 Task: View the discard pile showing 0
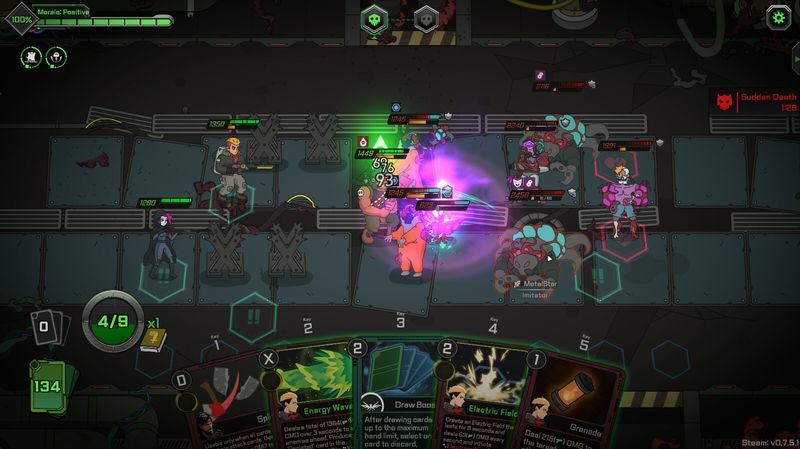(46, 325)
